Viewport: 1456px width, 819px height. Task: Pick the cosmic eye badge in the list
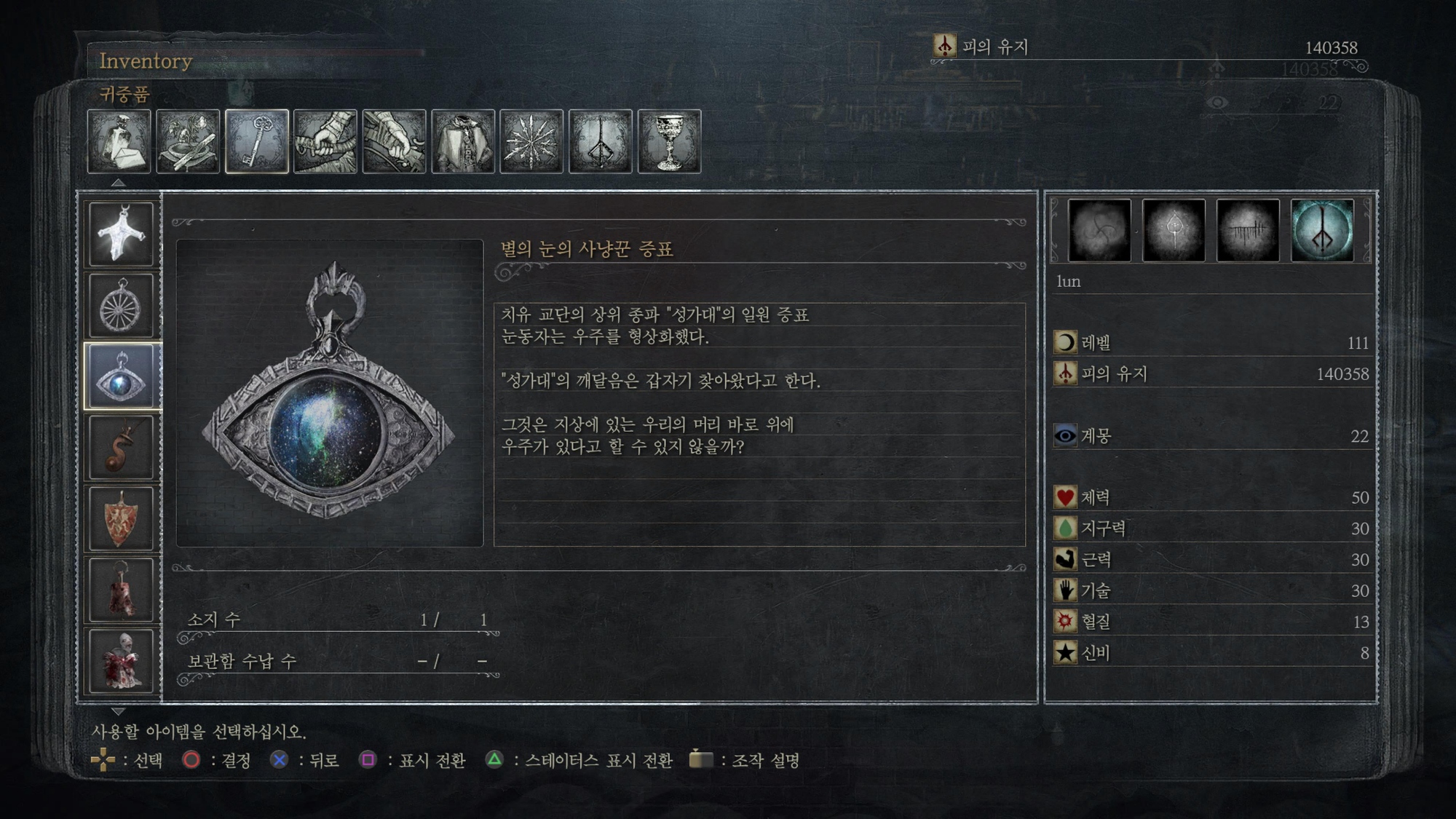pos(122,376)
